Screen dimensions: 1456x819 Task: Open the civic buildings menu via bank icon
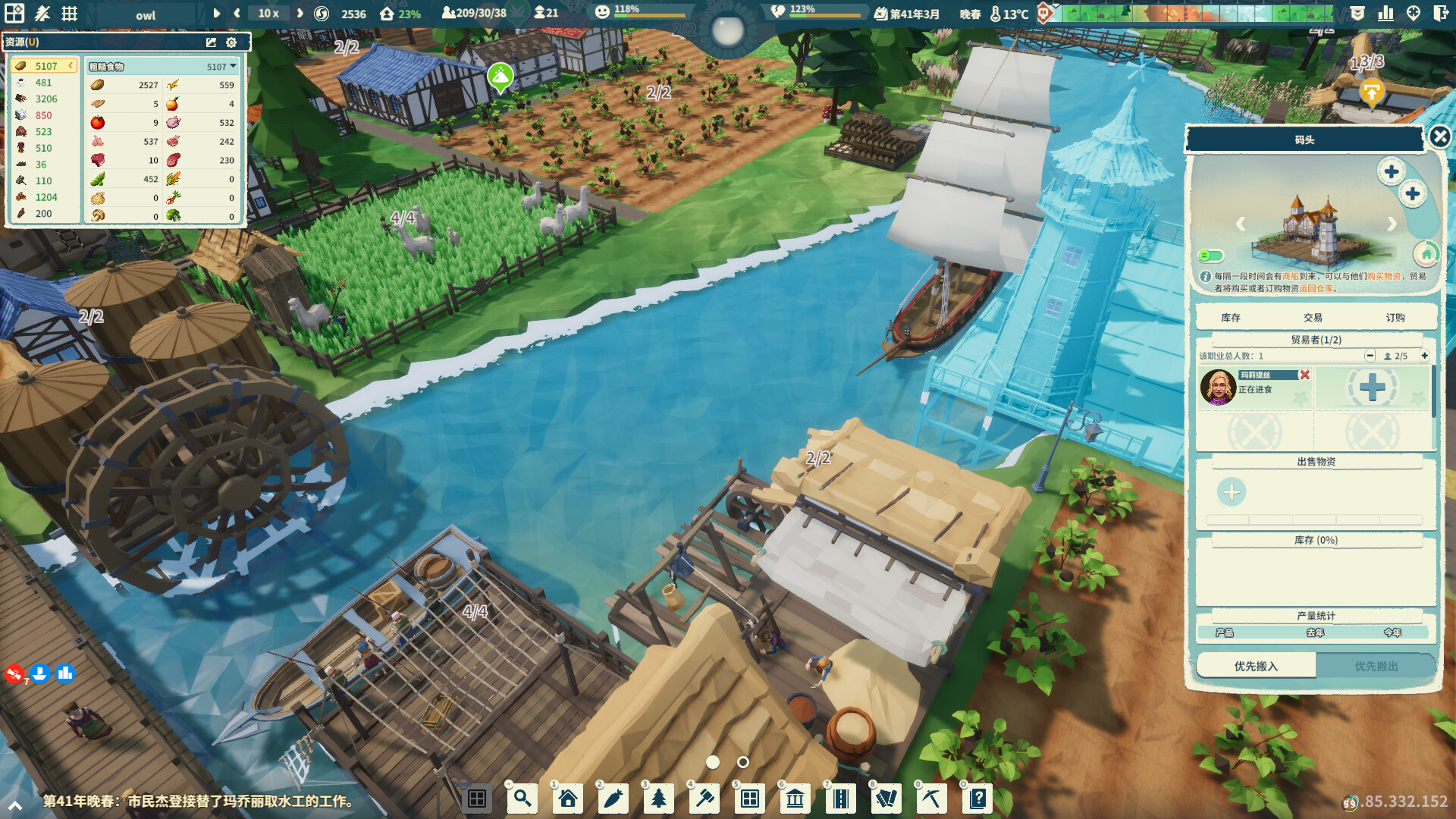coord(795,798)
